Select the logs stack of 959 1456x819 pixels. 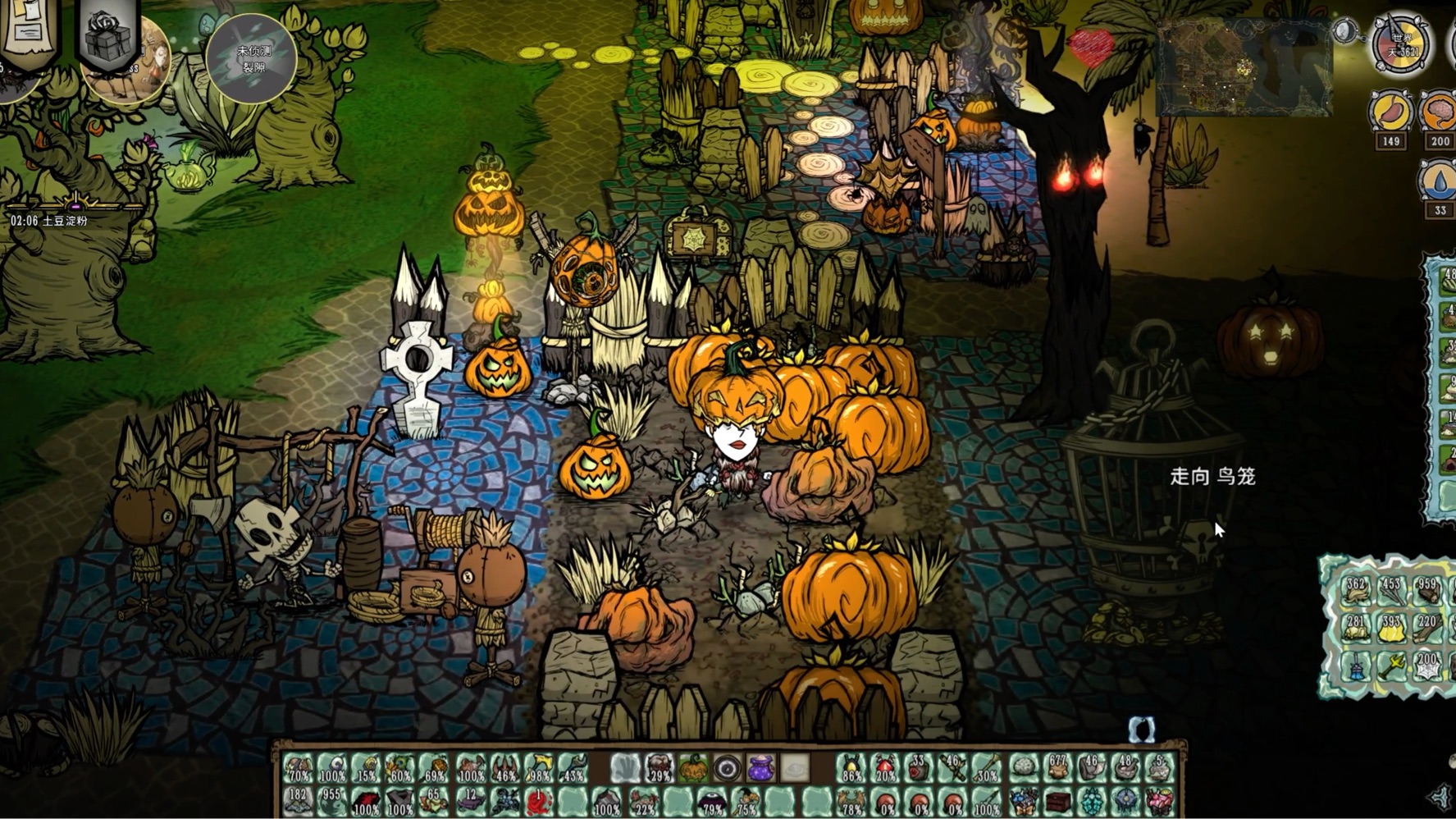click(1428, 593)
